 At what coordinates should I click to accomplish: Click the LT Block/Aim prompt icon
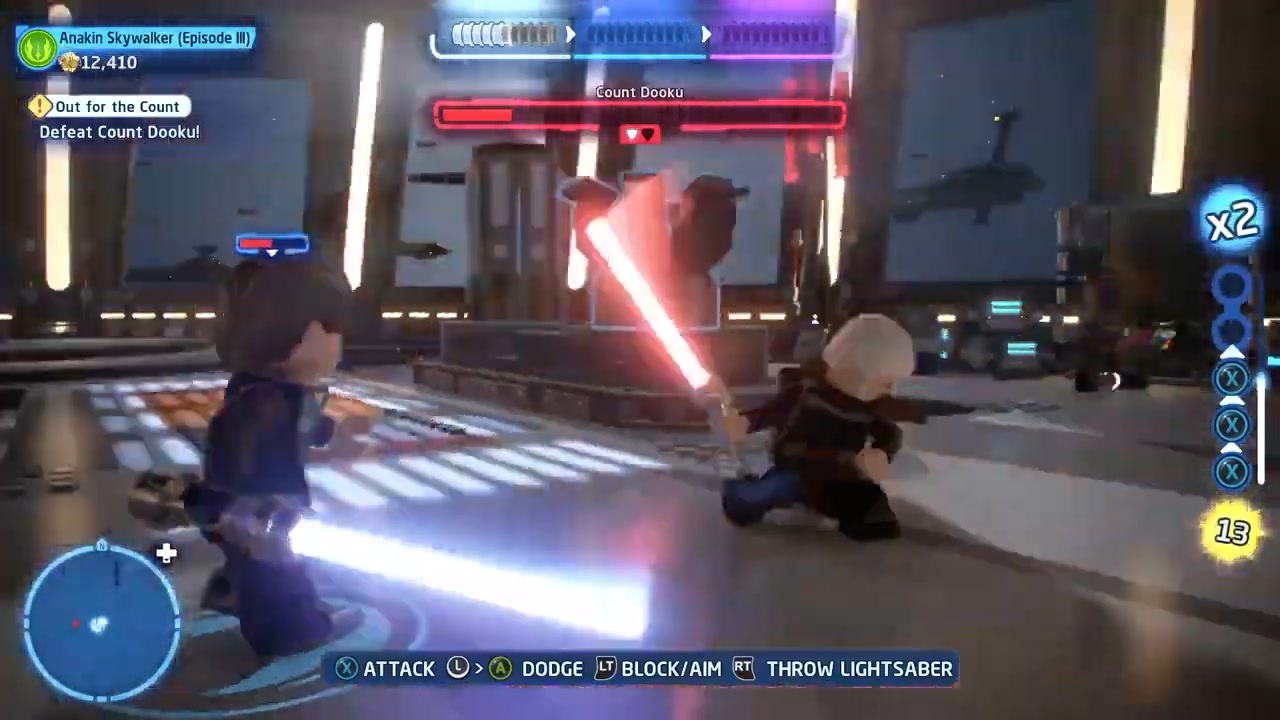[x=605, y=669]
